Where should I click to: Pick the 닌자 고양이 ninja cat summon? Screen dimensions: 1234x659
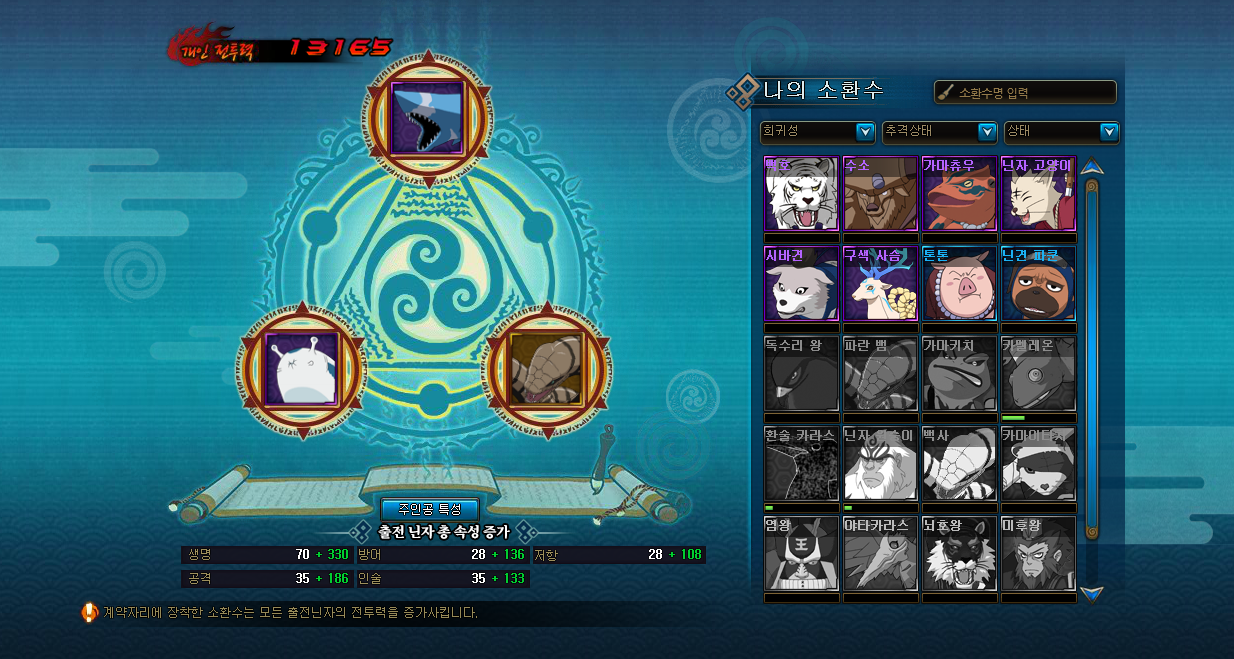coord(1038,194)
